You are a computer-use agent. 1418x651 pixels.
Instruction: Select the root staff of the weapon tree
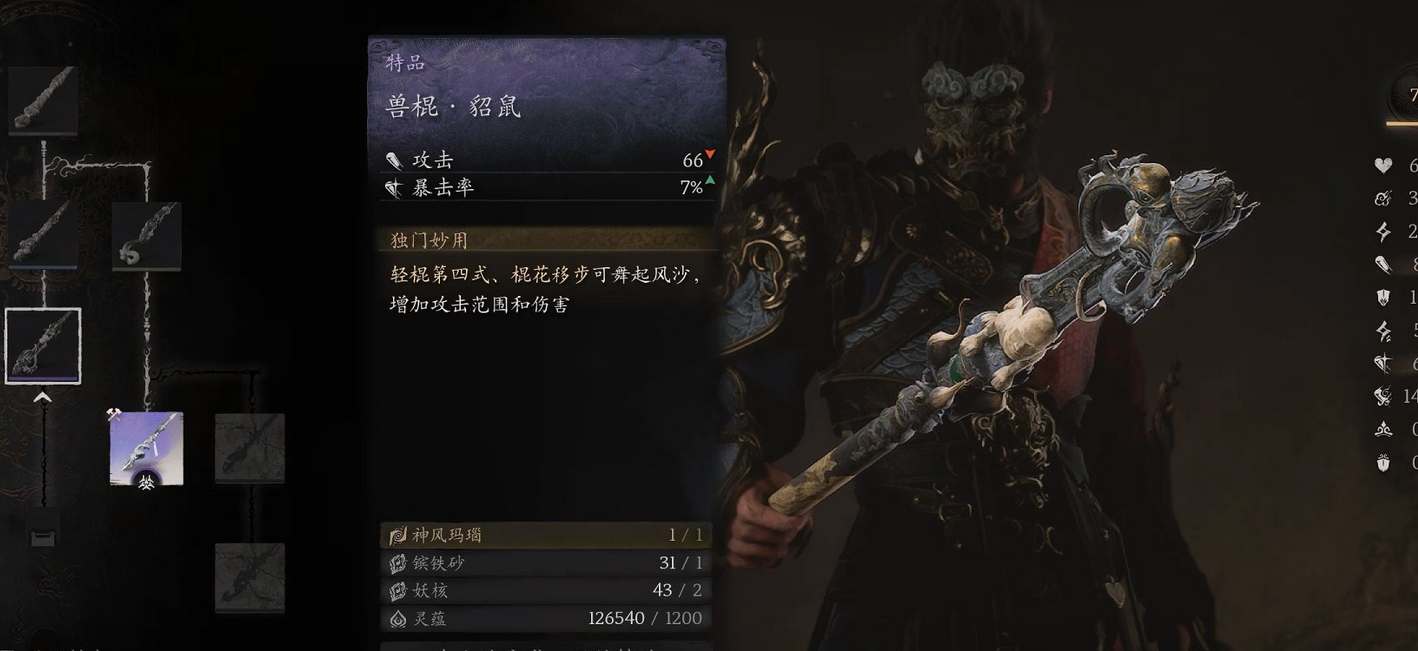point(43,100)
